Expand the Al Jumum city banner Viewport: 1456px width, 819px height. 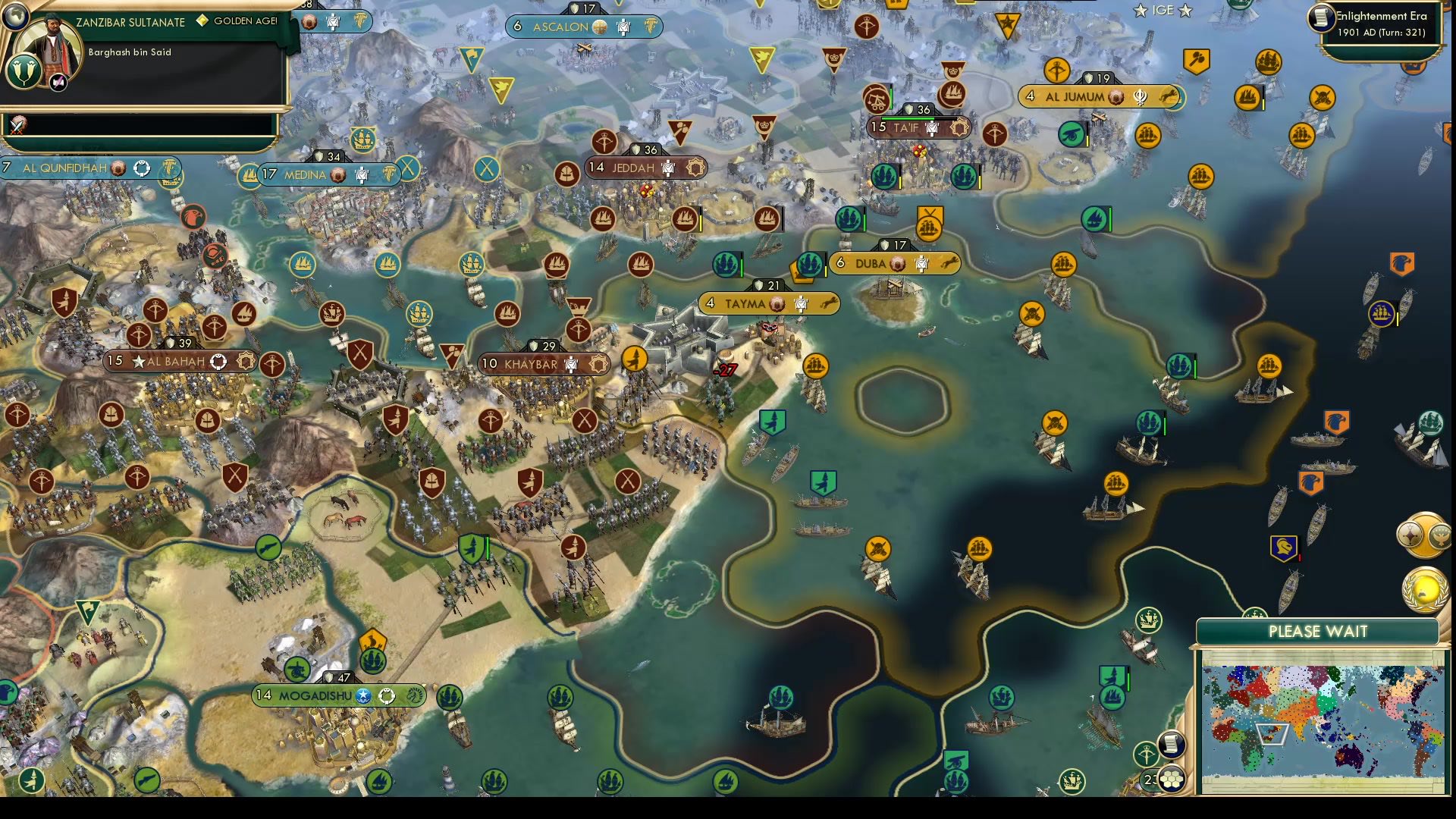(1099, 97)
